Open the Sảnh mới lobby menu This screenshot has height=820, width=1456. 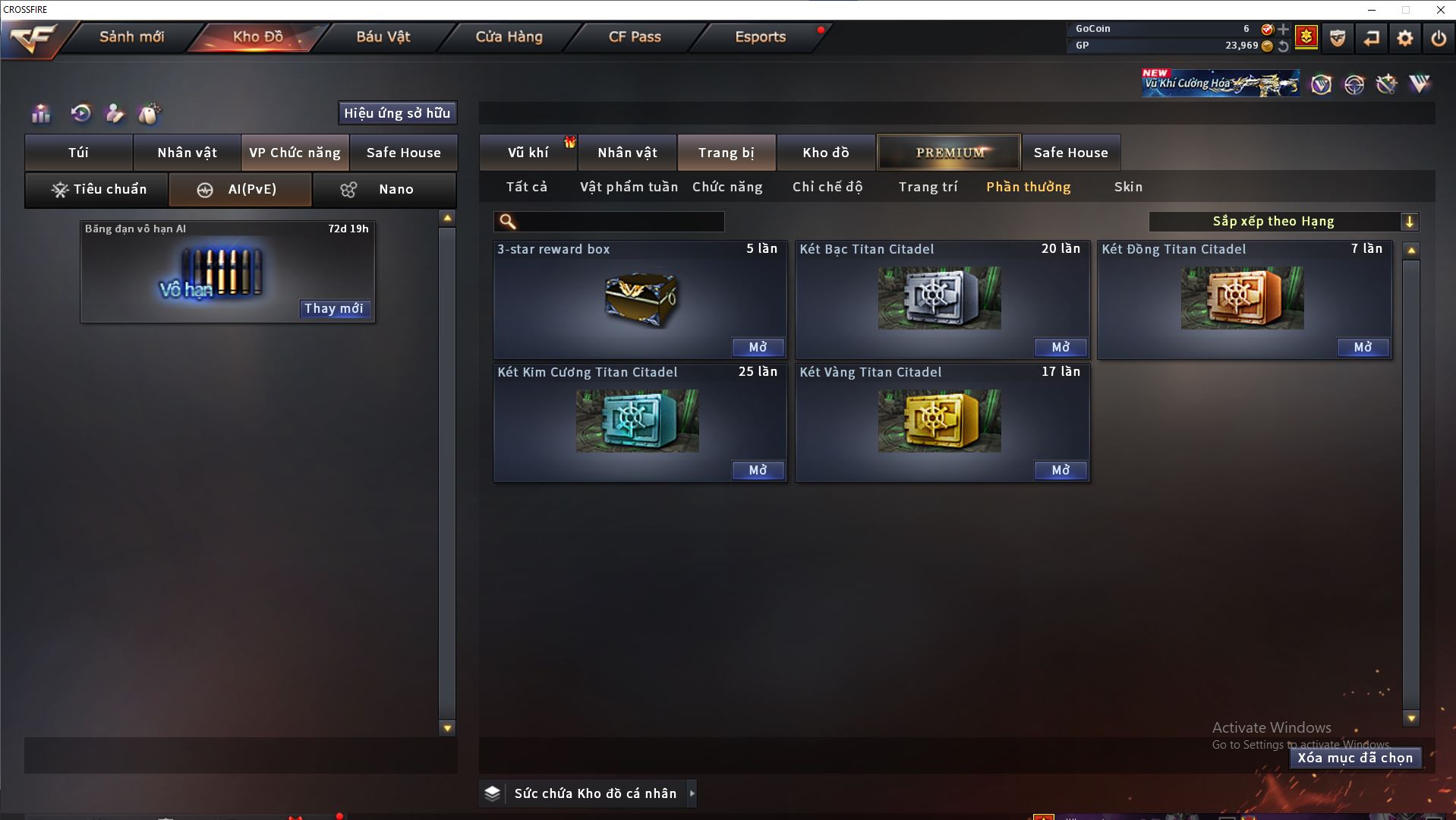click(131, 36)
